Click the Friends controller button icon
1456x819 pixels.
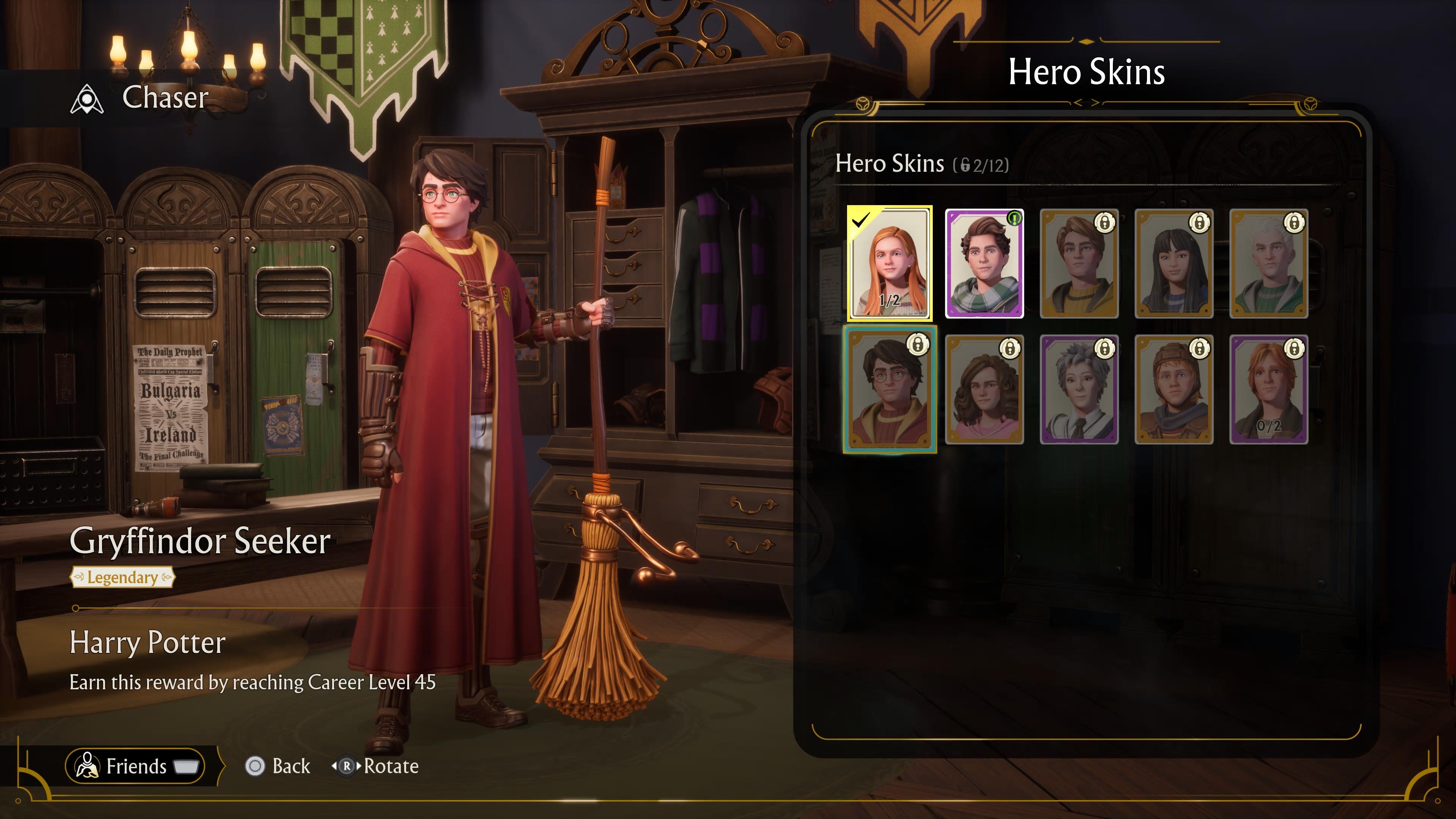(x=187, y=766)
